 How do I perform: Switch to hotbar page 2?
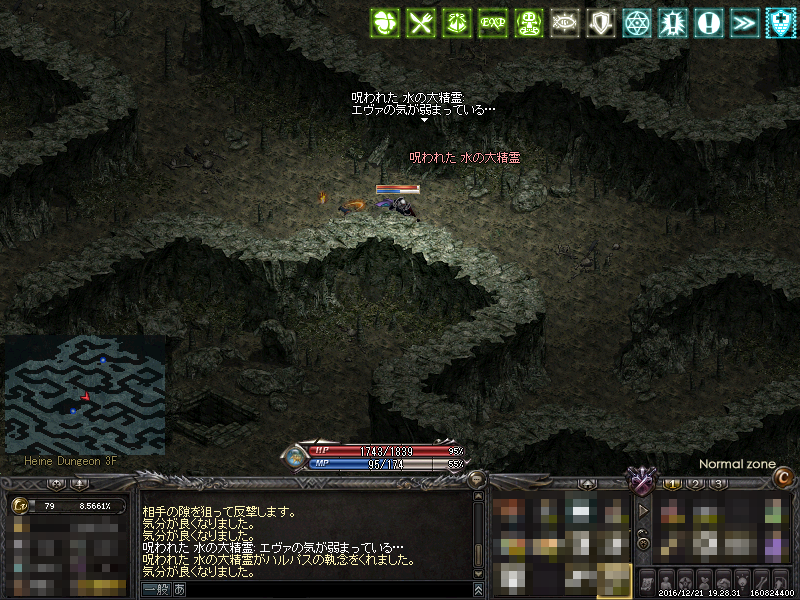695,484
